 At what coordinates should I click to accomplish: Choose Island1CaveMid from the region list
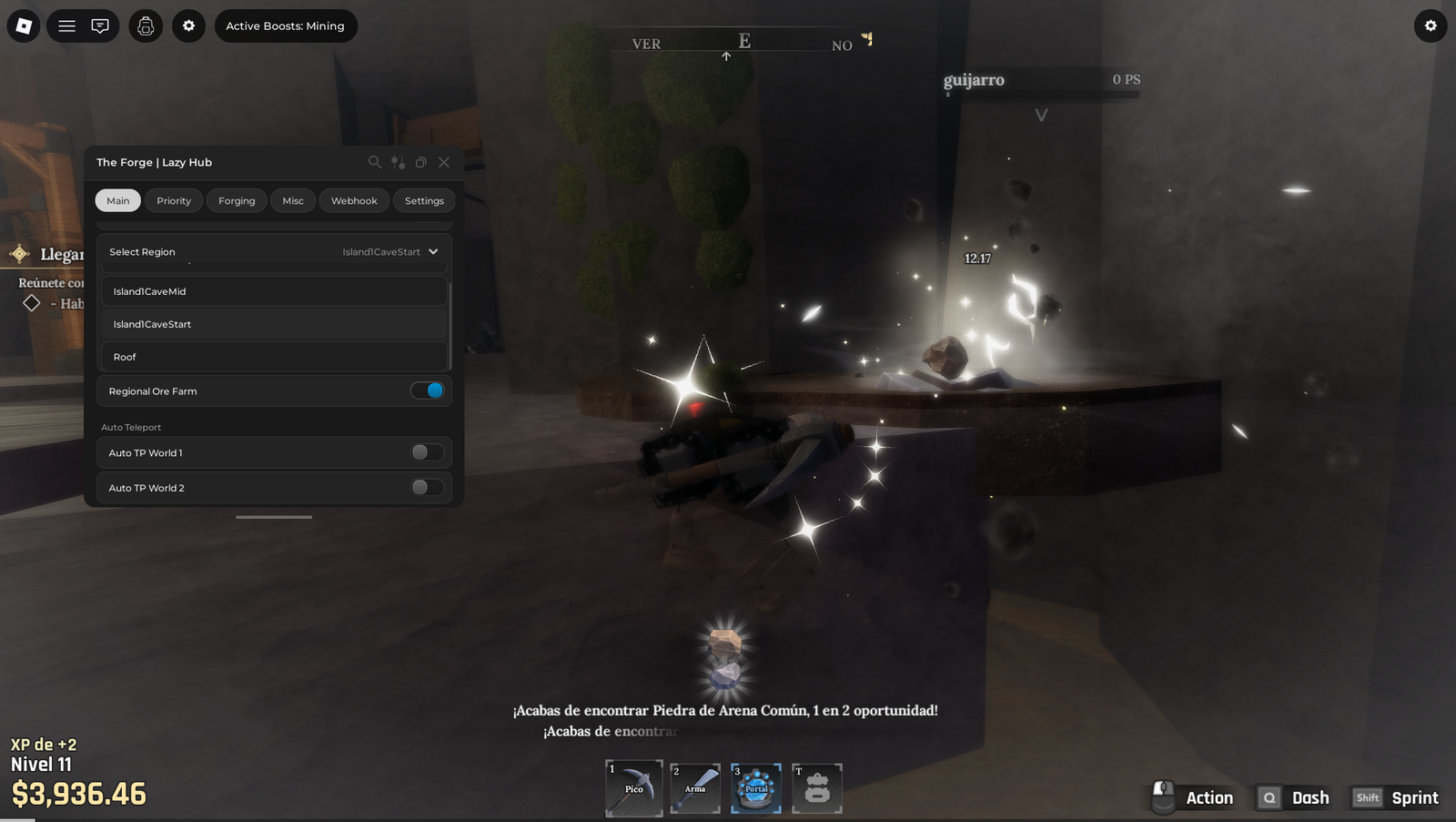(273, 291)
